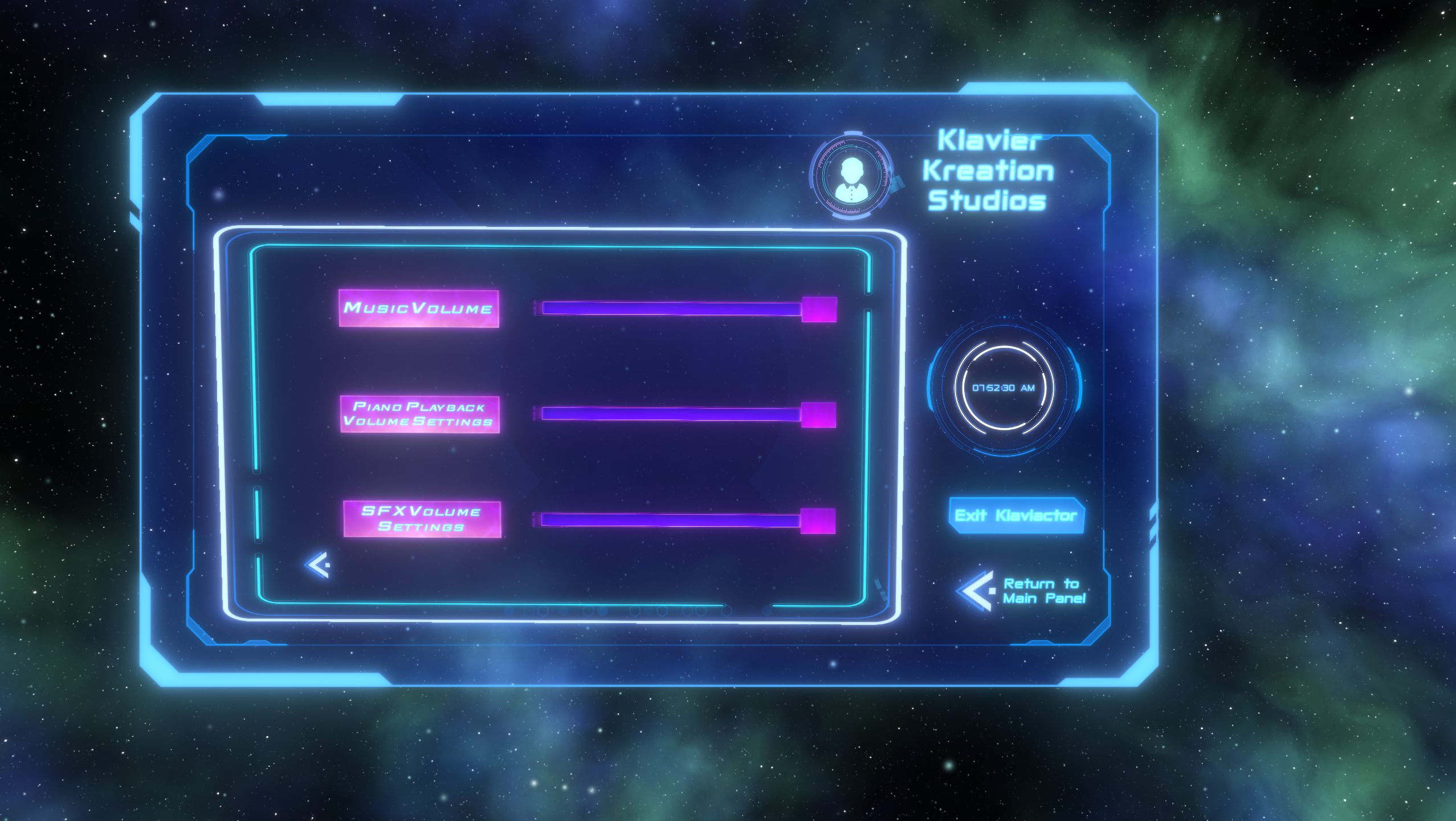Image resolution: width=1456 pixels, height=821 pixels.
Task: Click the Music Volume label button
Action: tap(419, 308)
